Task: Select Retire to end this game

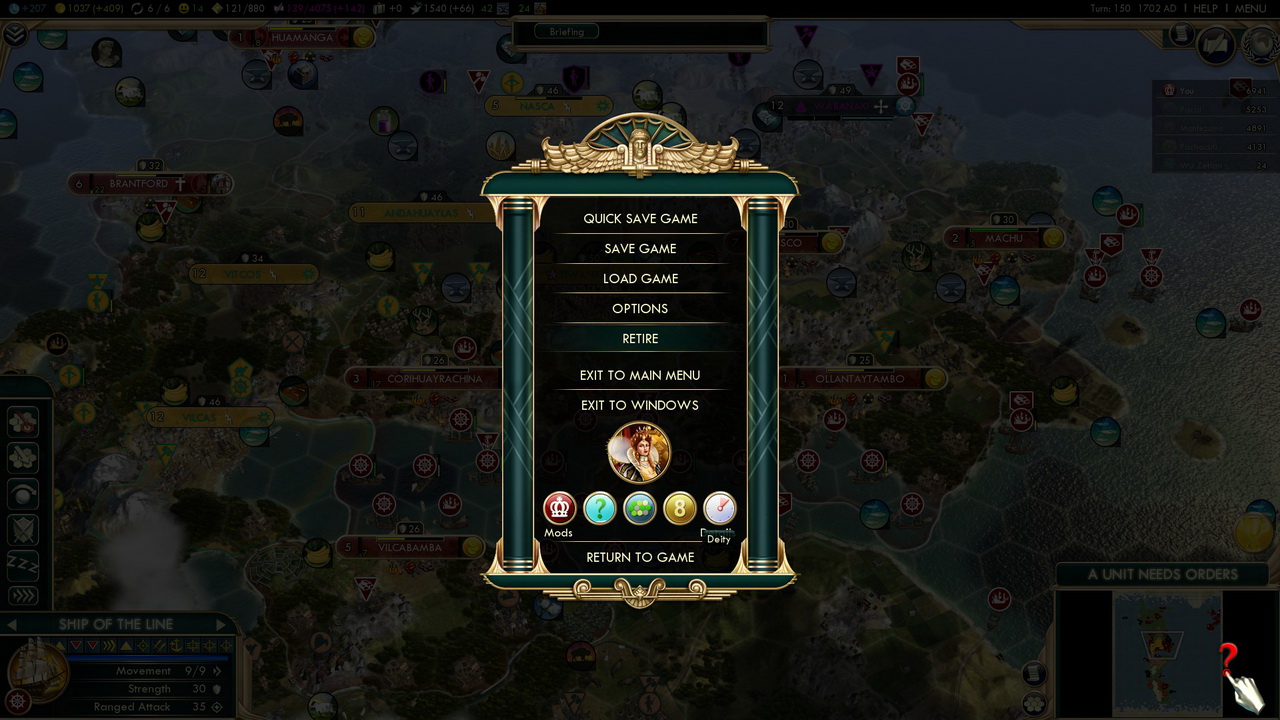Action: 640,338
